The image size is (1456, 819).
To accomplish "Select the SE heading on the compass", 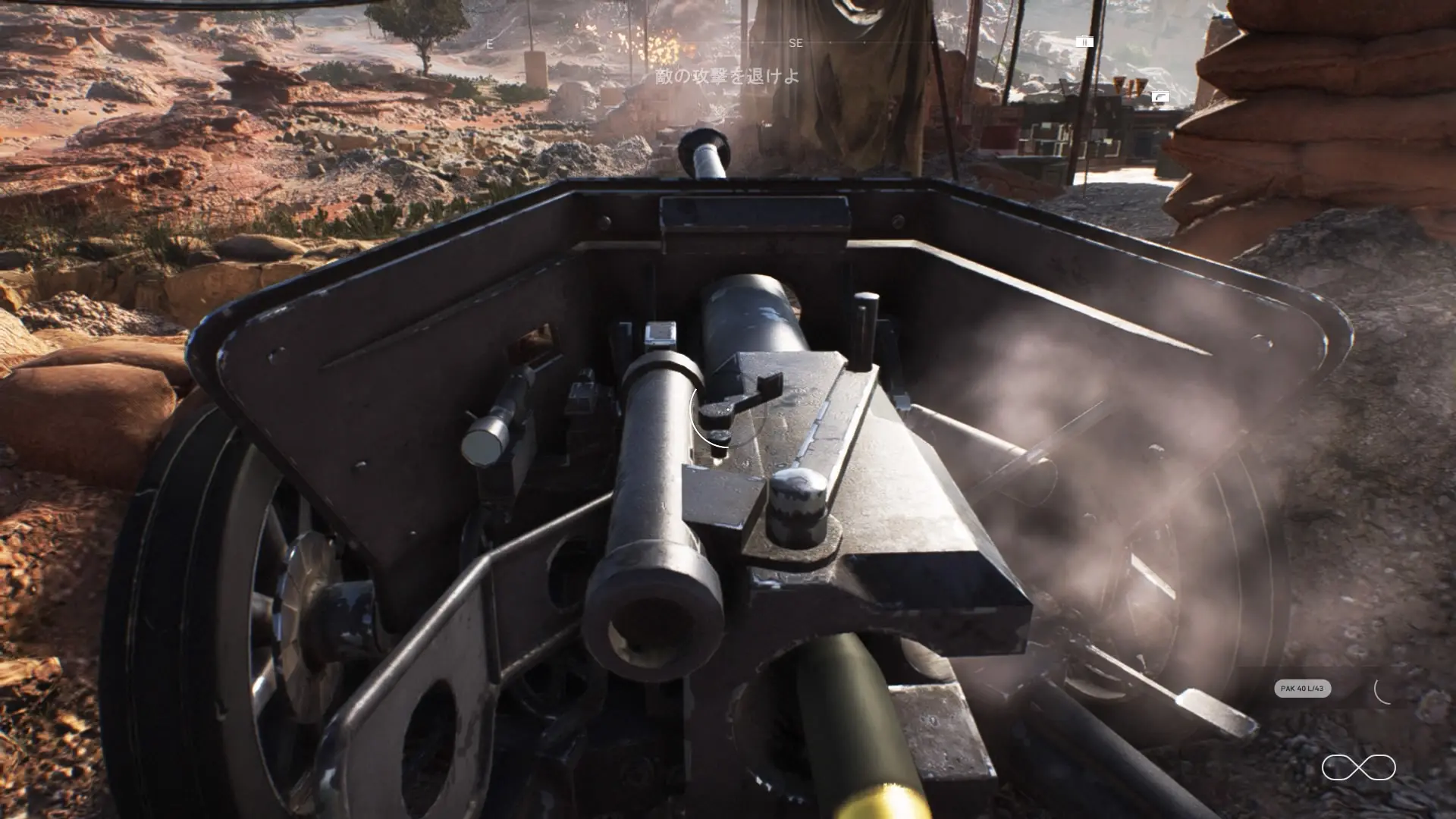I will point(795,43).
